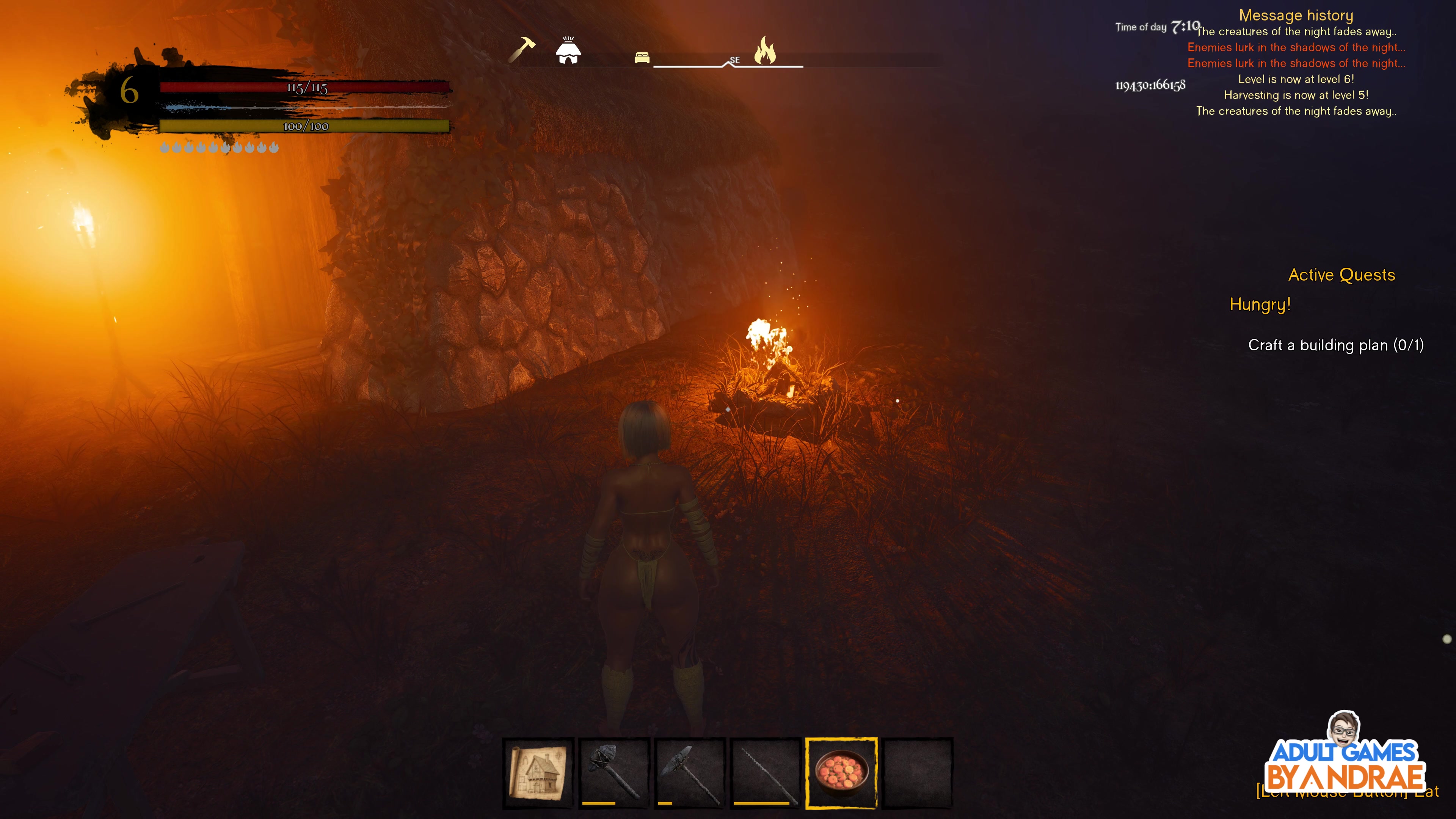The height and width of the screenshot is (819, 1456).
Task: Click the Active Quests header
Action: pyautogui.click(x=1341, y=275)
